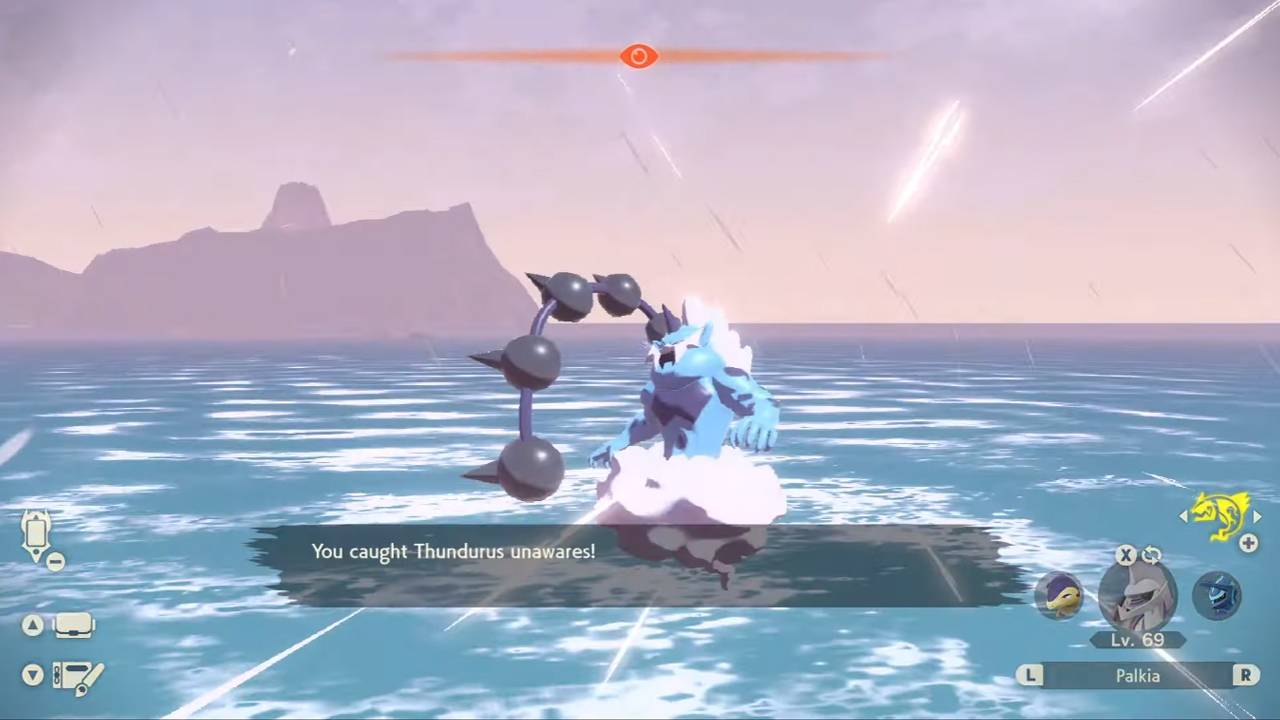Select the blue Pokémon thumbnail on the right
Screen dimensions: 1280x720
(x=1217, y=595)
